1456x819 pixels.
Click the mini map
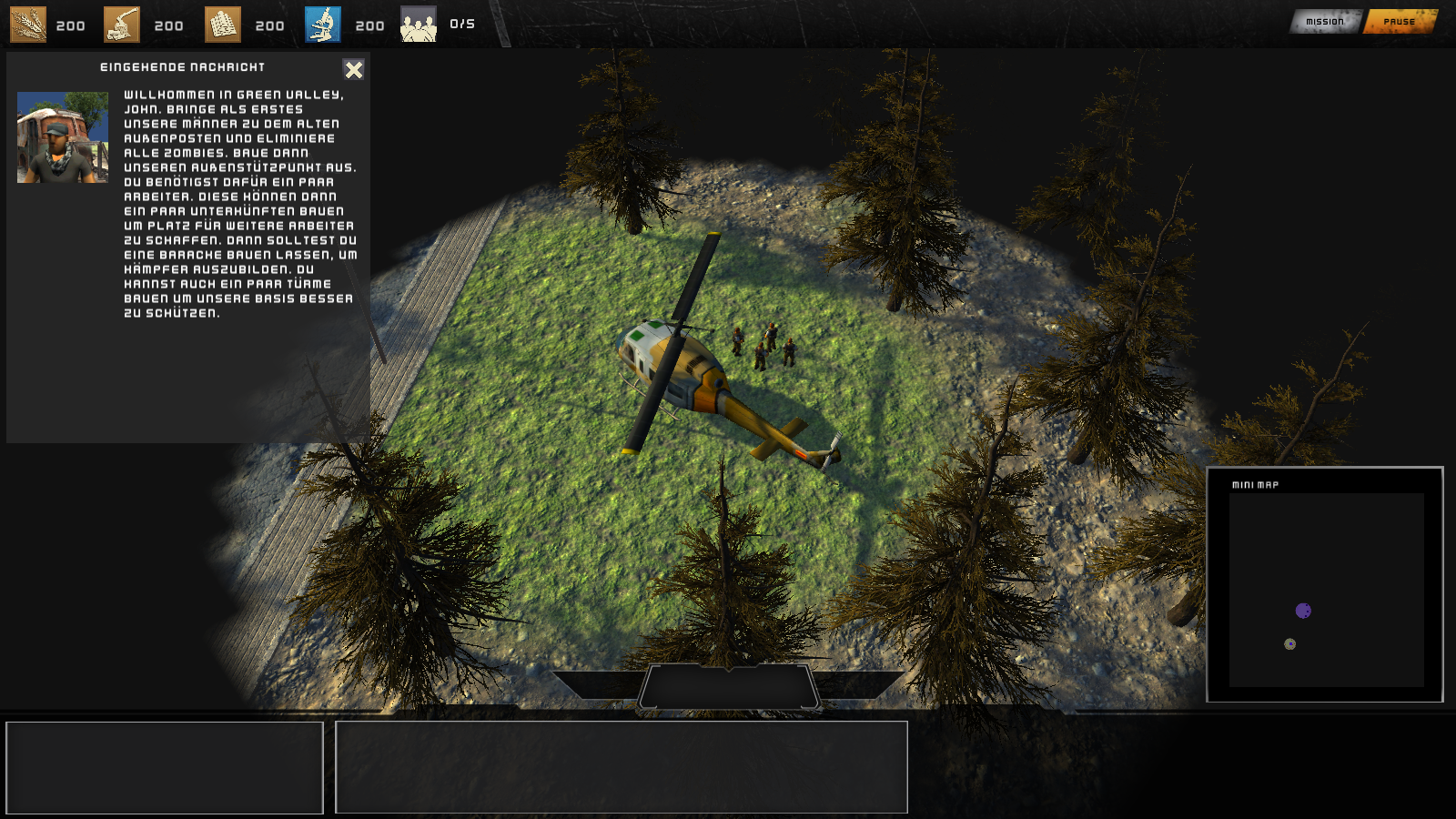1326,590
